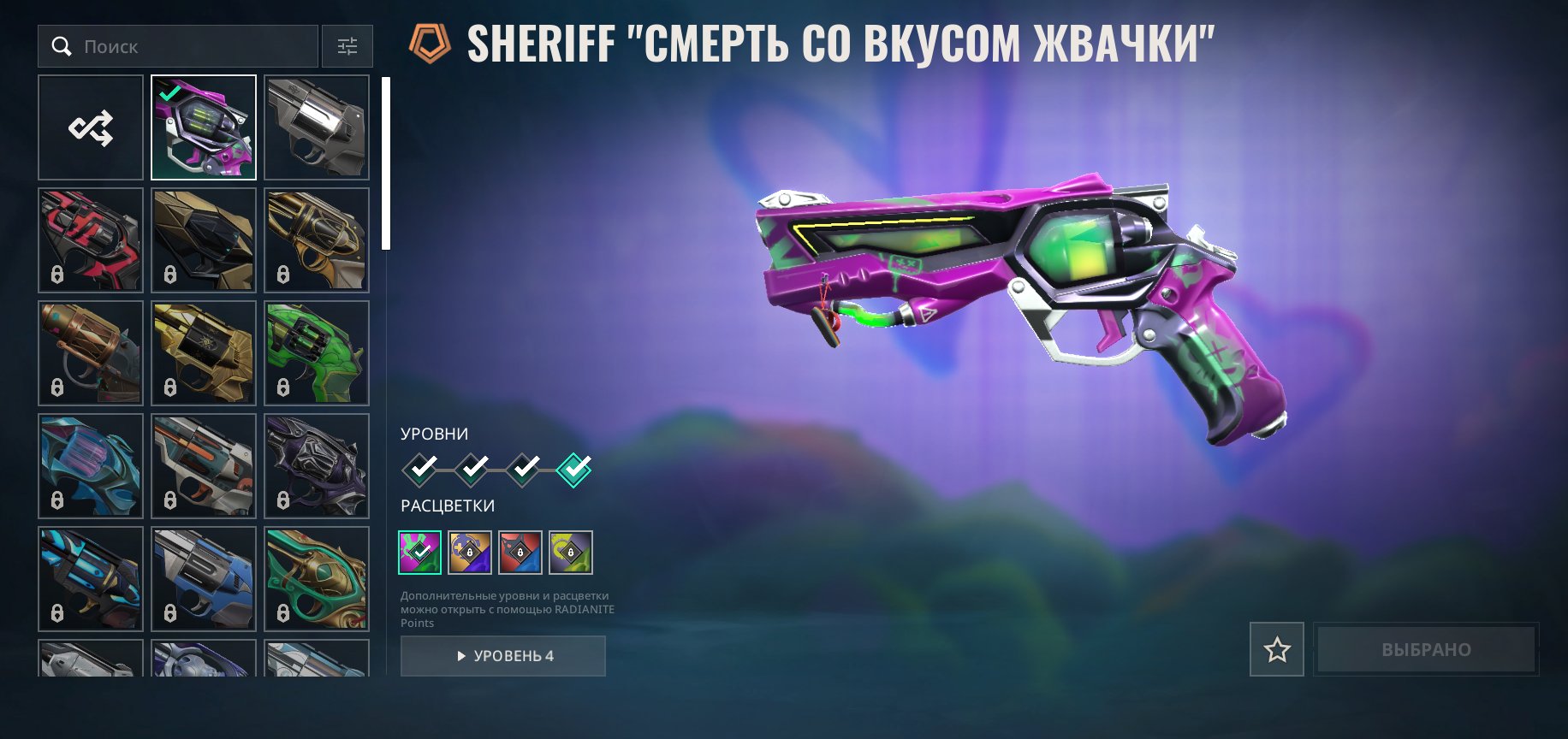Select the default chrome Sheriff thumbnail
Image resolution: width=1568 pixels, height=739 pixels.
pos(316,127)
